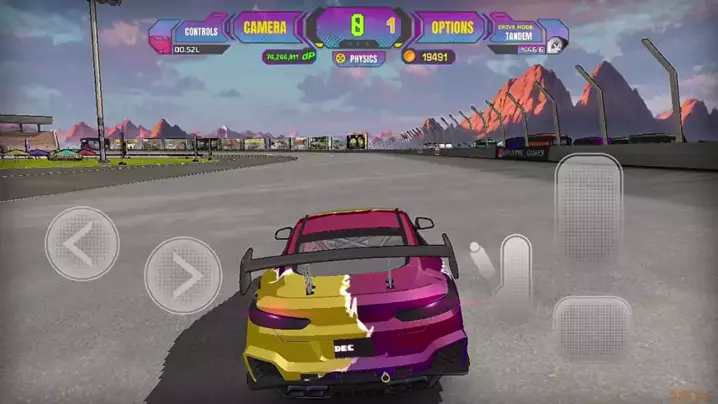The width and height of the screenshot is (718, 404).
Task: Switch the Camera view
Action: (265, 28)
